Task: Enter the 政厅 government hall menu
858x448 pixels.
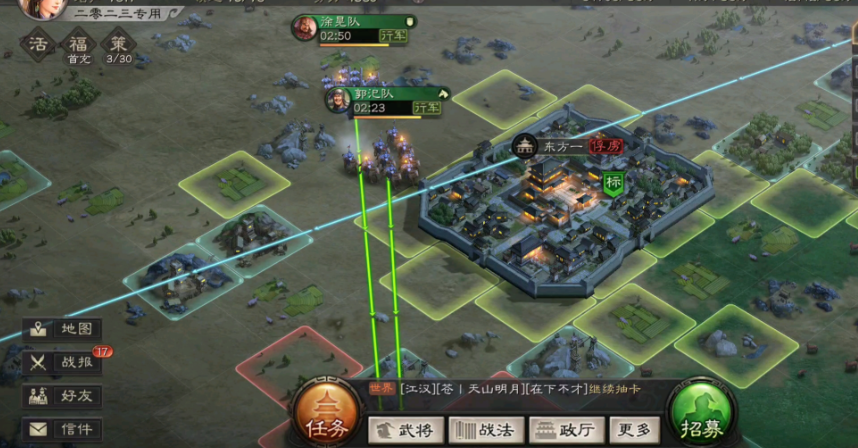Action: (564, 430)
